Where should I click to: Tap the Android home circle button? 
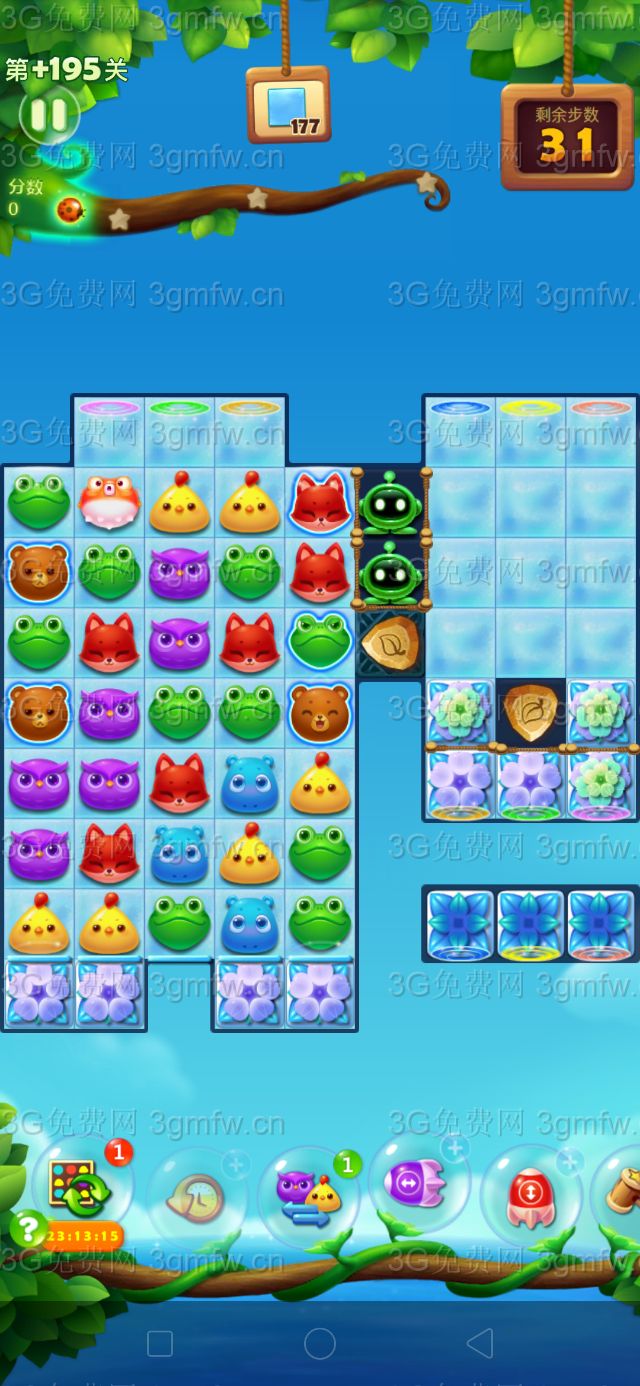tap(320, 1342)
